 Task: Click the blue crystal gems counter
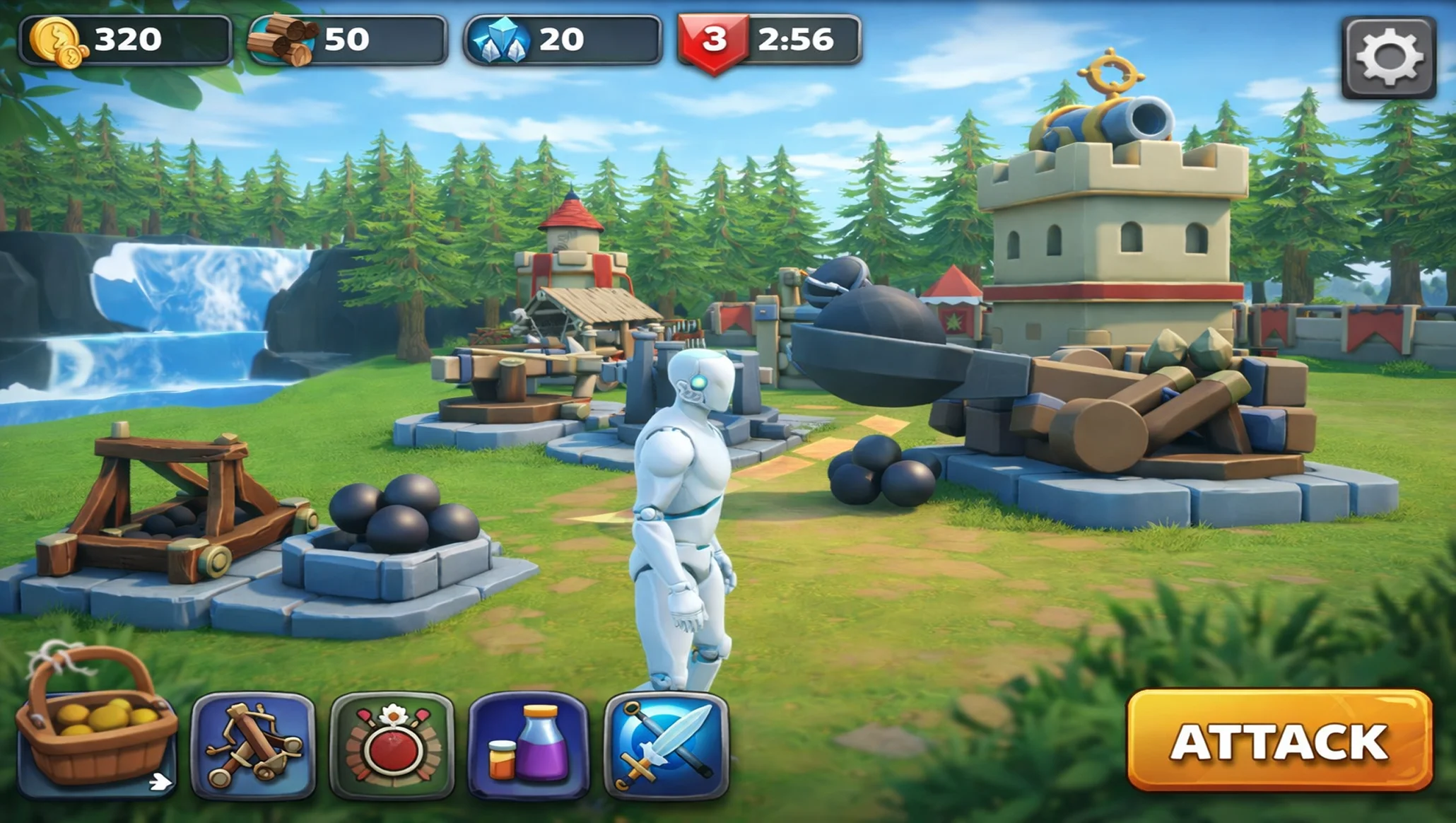click(x=563, y=40)
